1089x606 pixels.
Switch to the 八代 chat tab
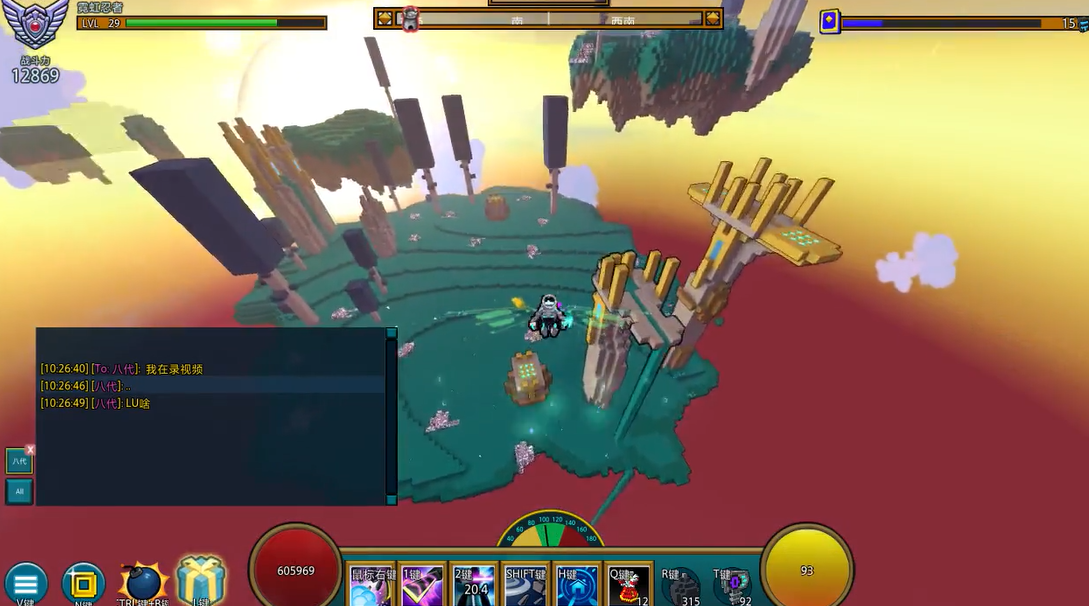point(19,461)
